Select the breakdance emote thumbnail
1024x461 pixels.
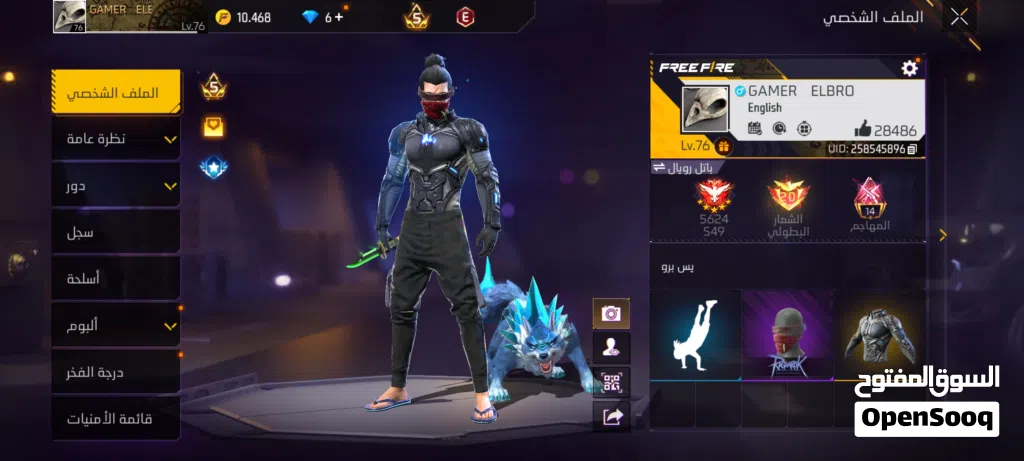(x=695, y=335)
